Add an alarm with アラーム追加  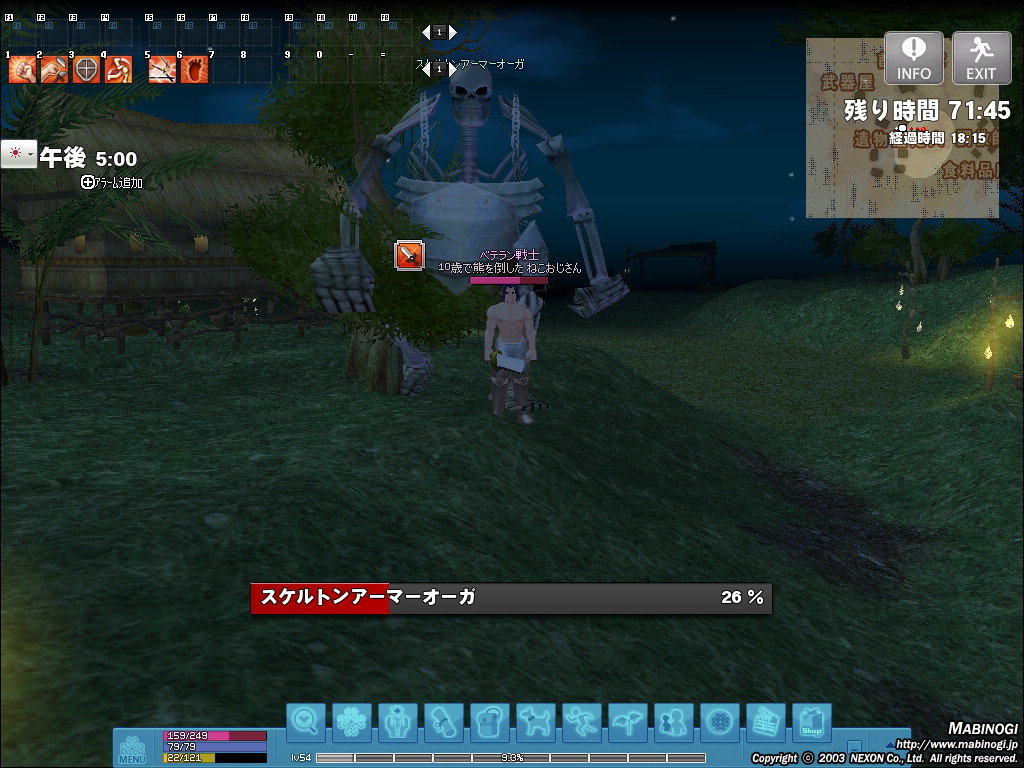pos(112,183)
